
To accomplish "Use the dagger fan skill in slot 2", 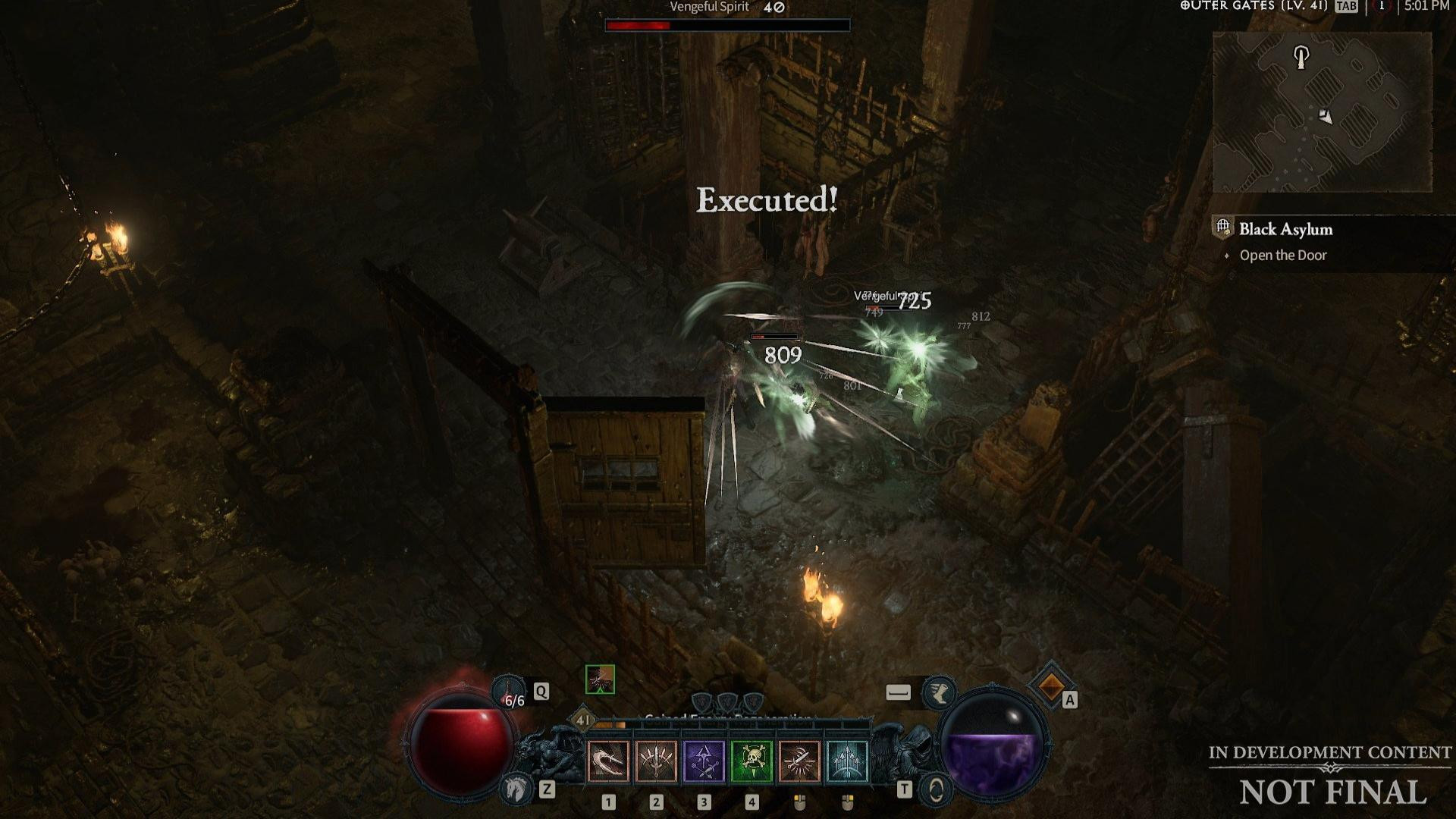I will [x=656, y=761].
